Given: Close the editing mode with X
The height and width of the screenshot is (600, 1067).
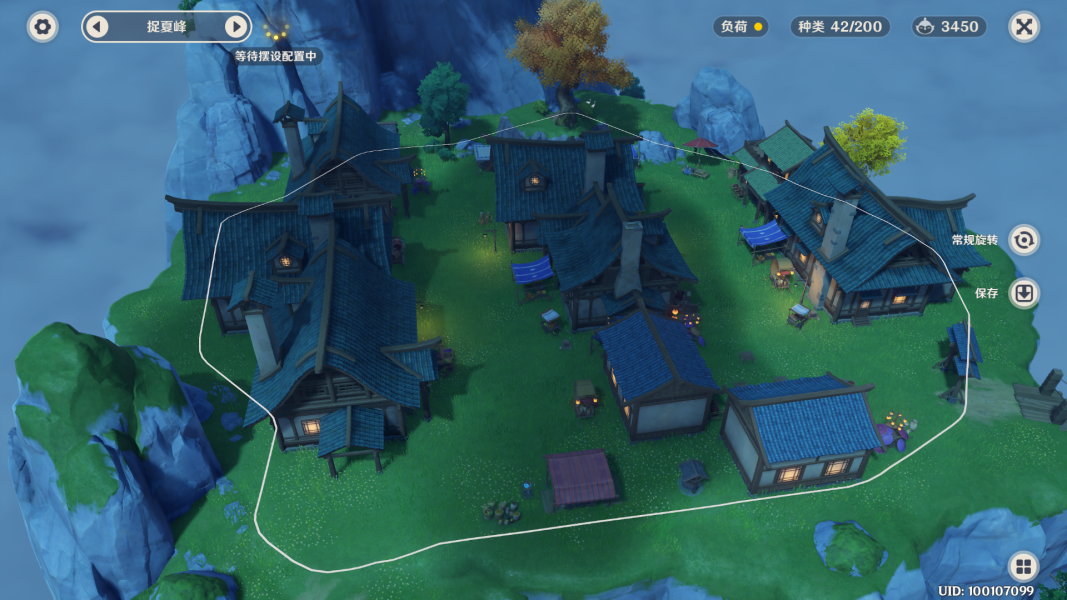Looking at the screenshot, I should (x=1023, y=27).
